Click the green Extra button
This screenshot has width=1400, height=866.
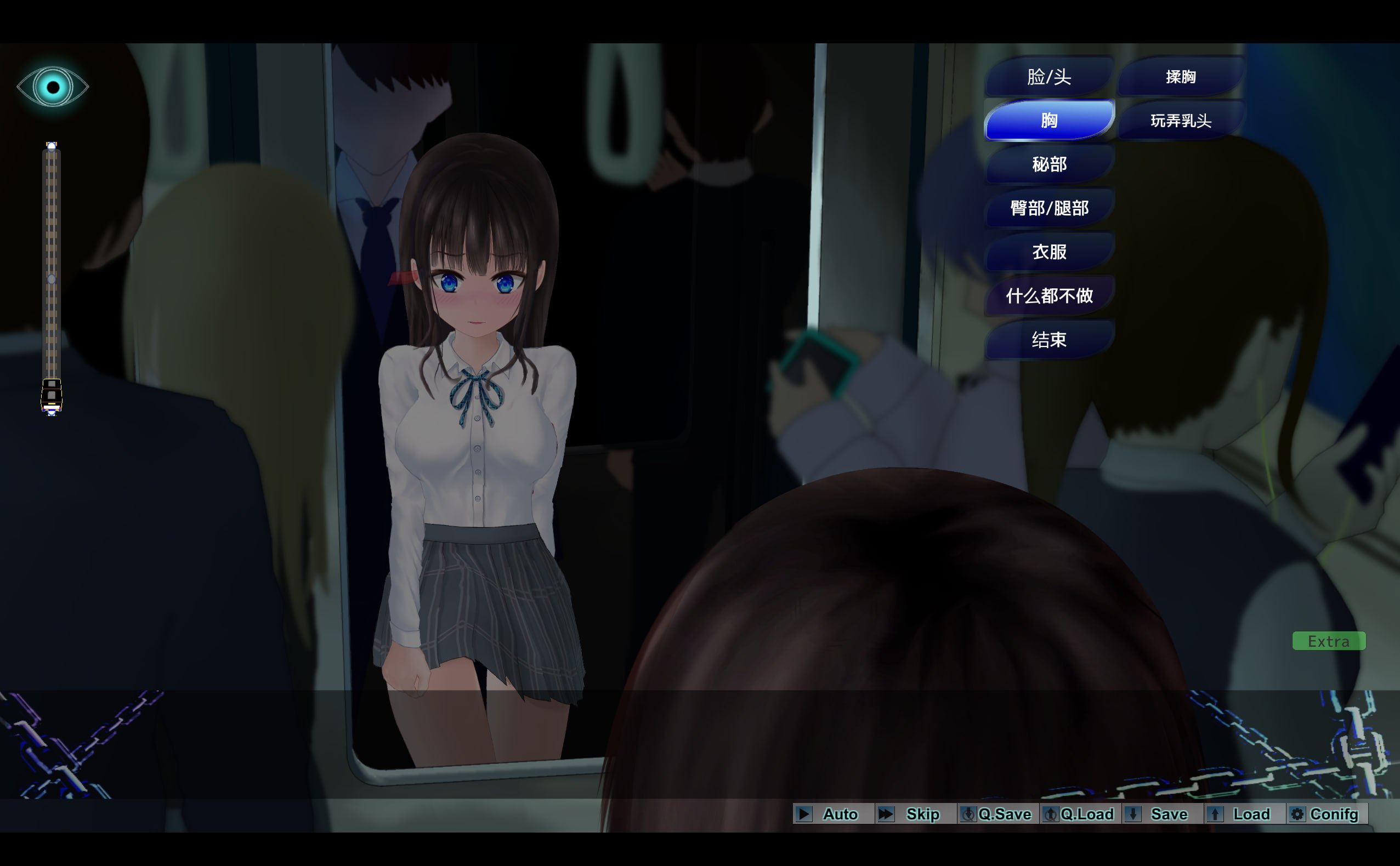1328,641
